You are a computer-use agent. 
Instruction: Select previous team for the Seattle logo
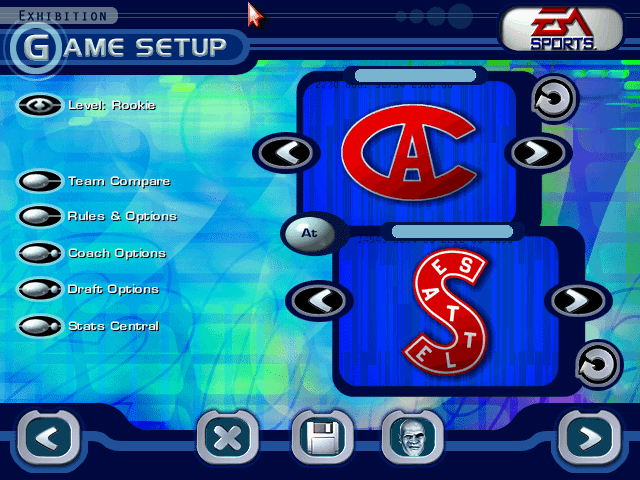[x=319, y=299]
